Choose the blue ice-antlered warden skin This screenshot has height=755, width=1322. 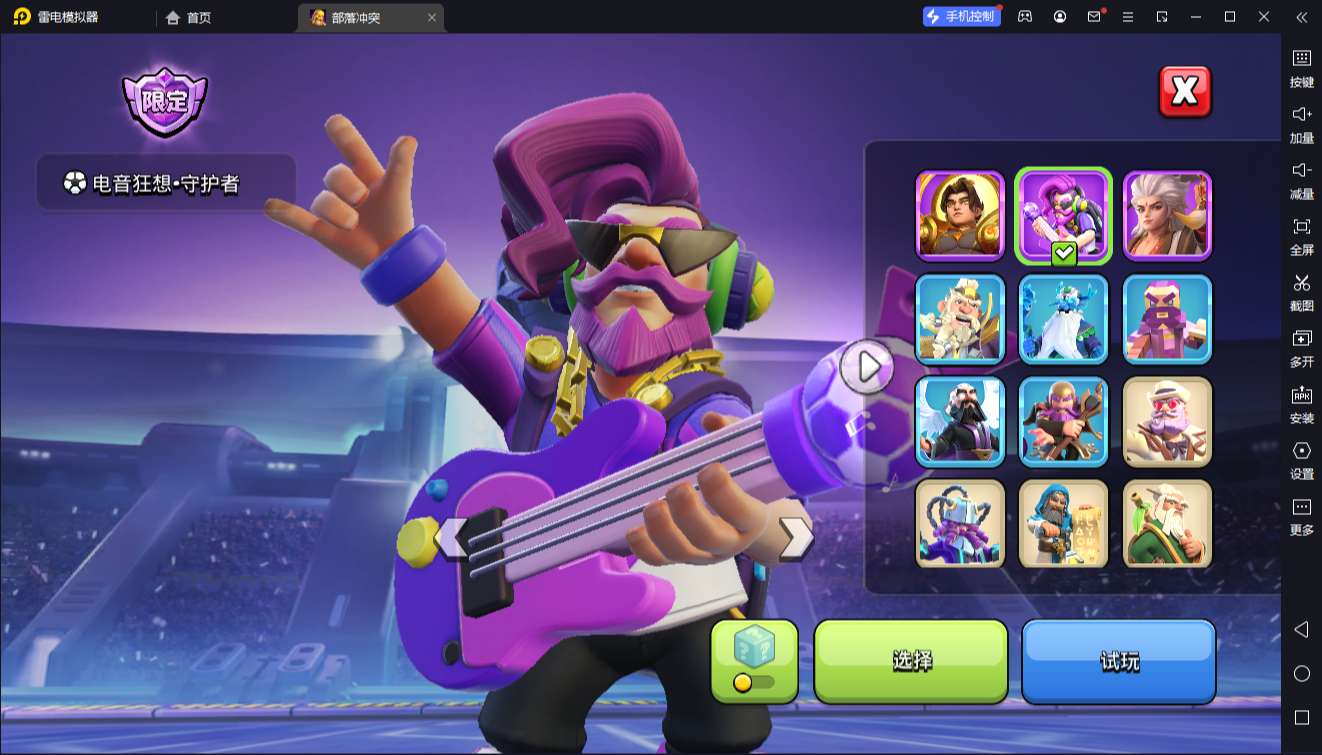(x=1064, y=318)
